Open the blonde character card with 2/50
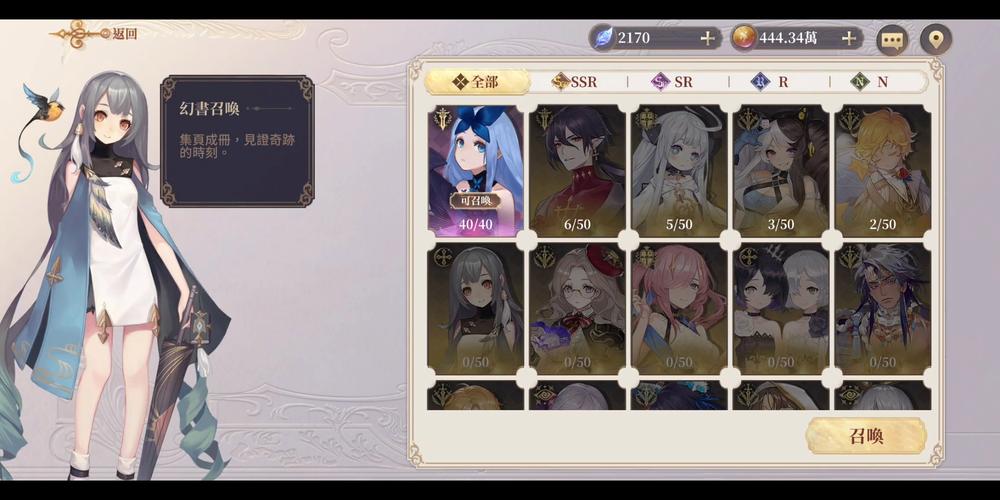 click(x=883, y=170)
